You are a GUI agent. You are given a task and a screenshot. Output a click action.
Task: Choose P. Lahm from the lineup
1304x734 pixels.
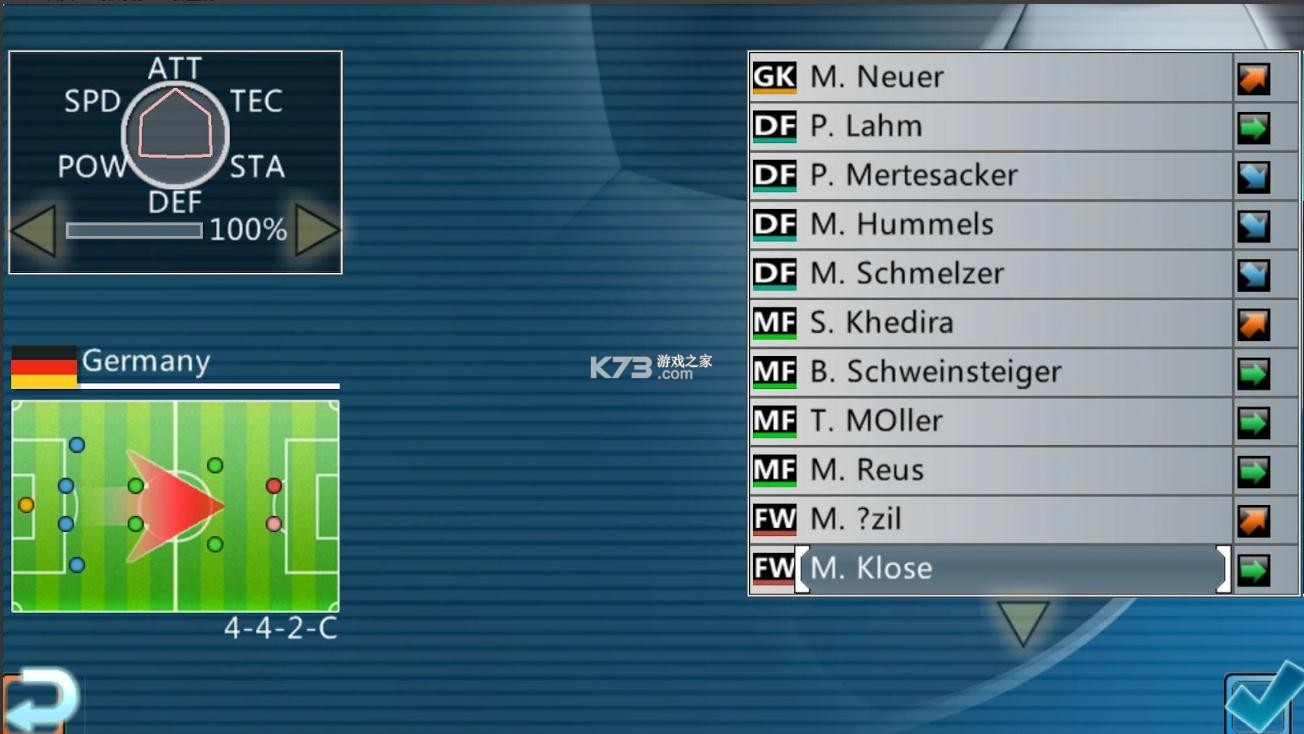click(x=990, y=126)
